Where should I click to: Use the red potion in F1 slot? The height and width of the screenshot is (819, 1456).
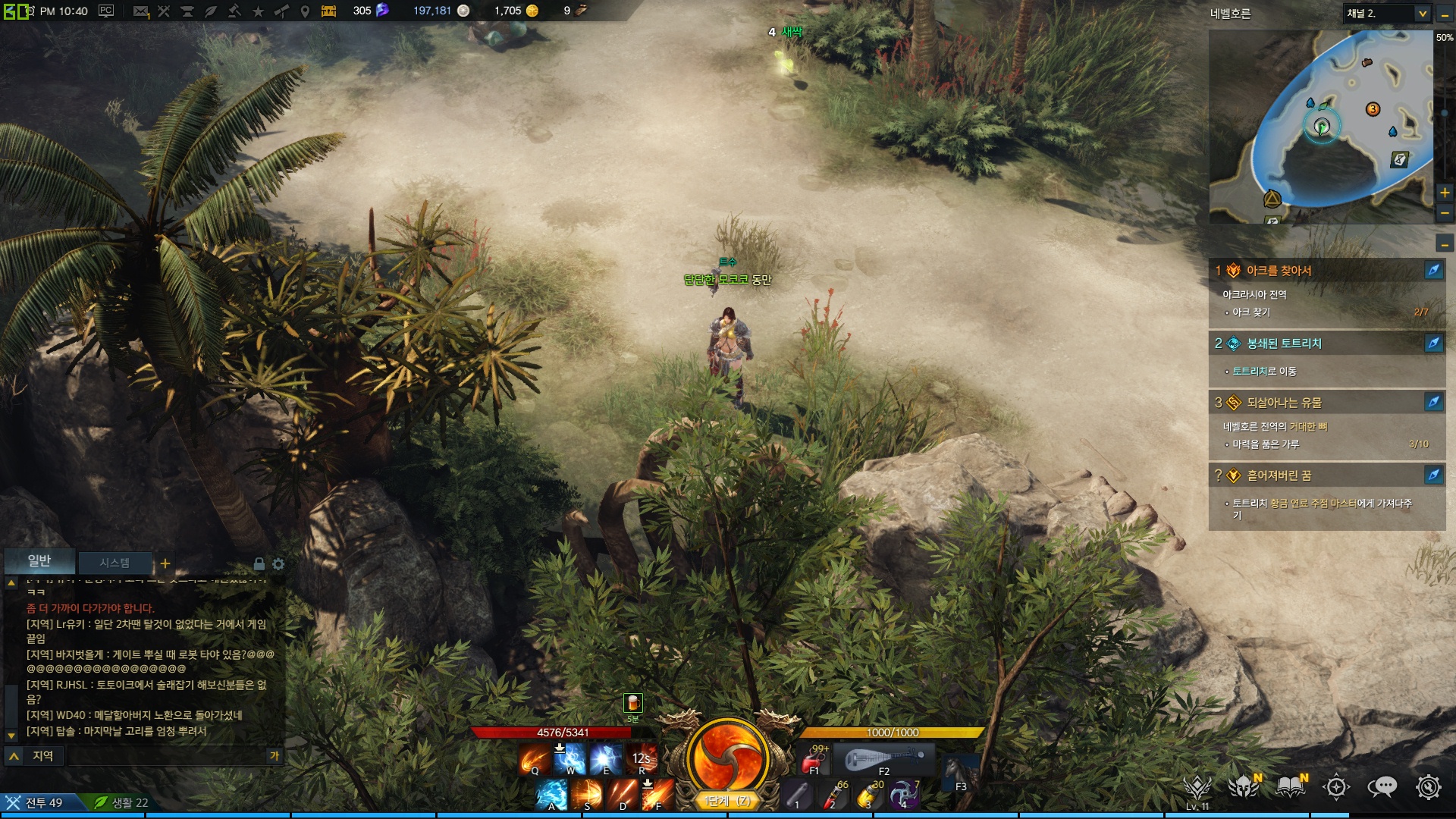pos(814,759)
